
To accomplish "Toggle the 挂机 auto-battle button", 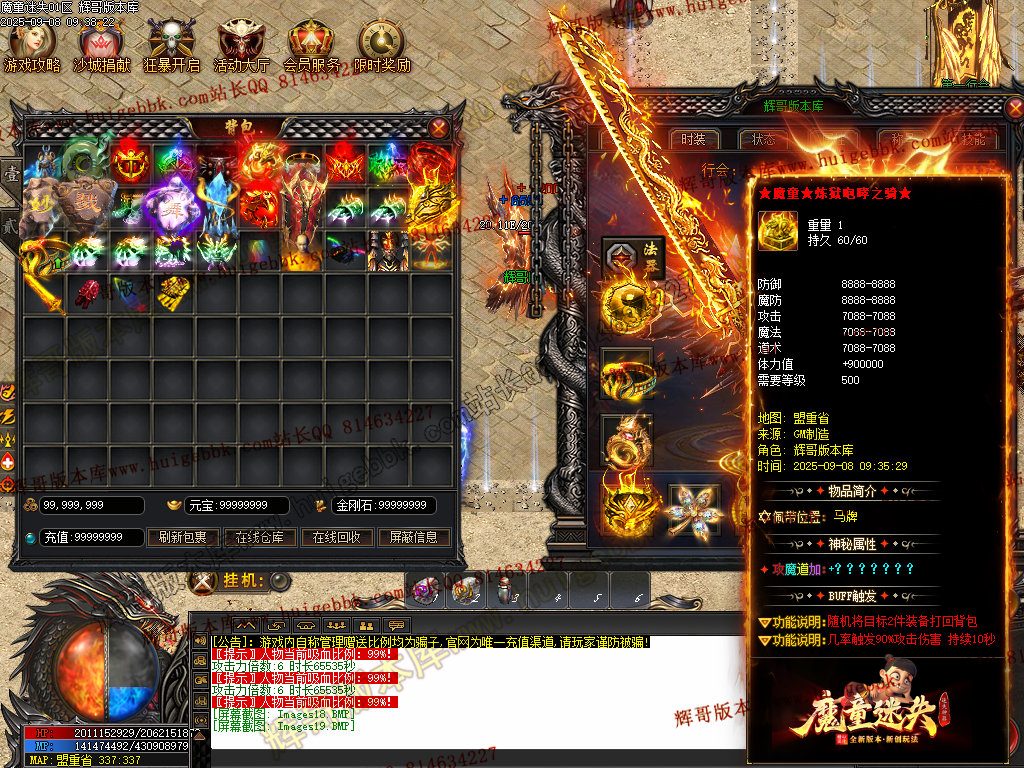I will tap(281, 581).
